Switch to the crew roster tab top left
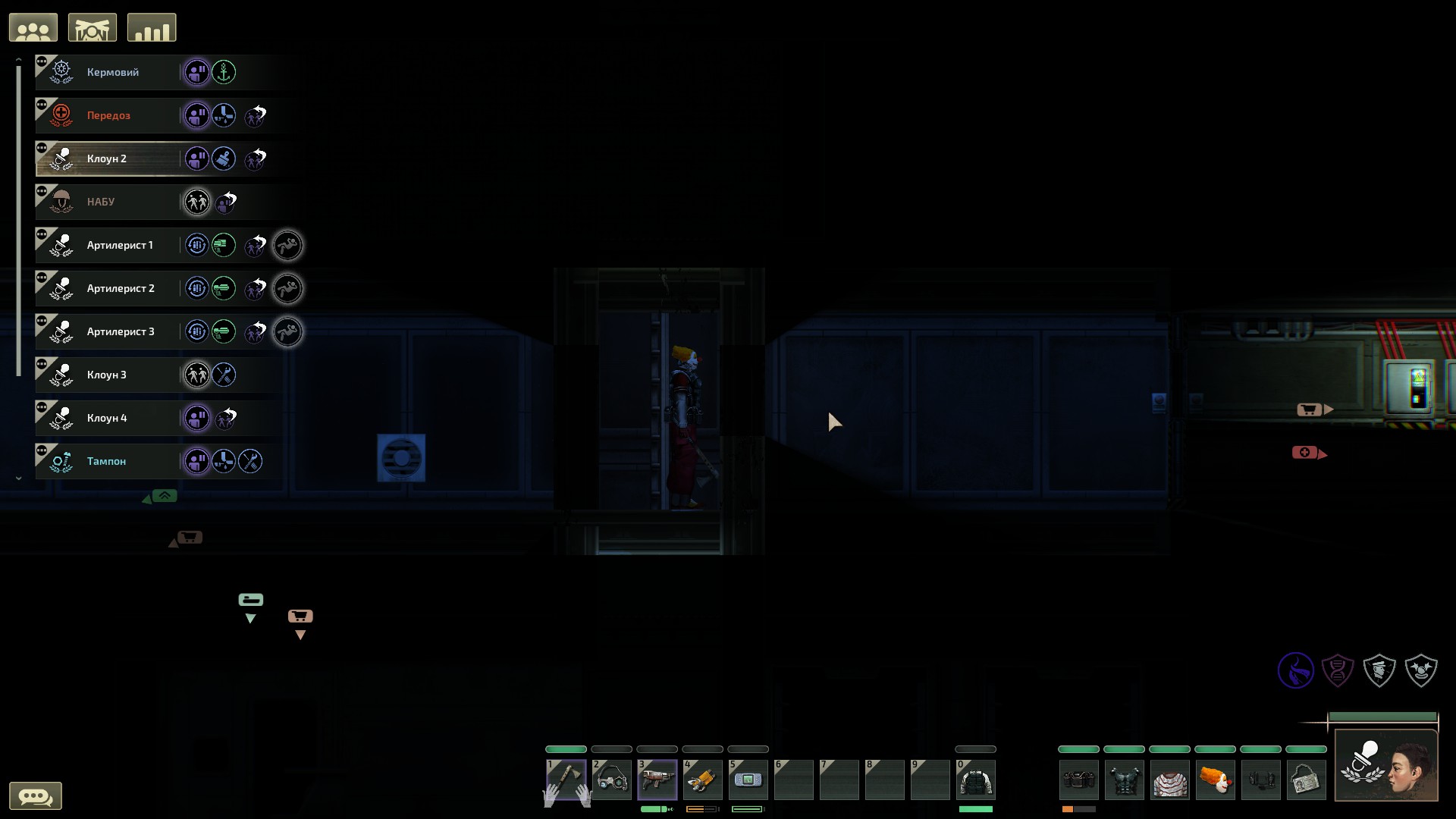 tap(33, 27)
